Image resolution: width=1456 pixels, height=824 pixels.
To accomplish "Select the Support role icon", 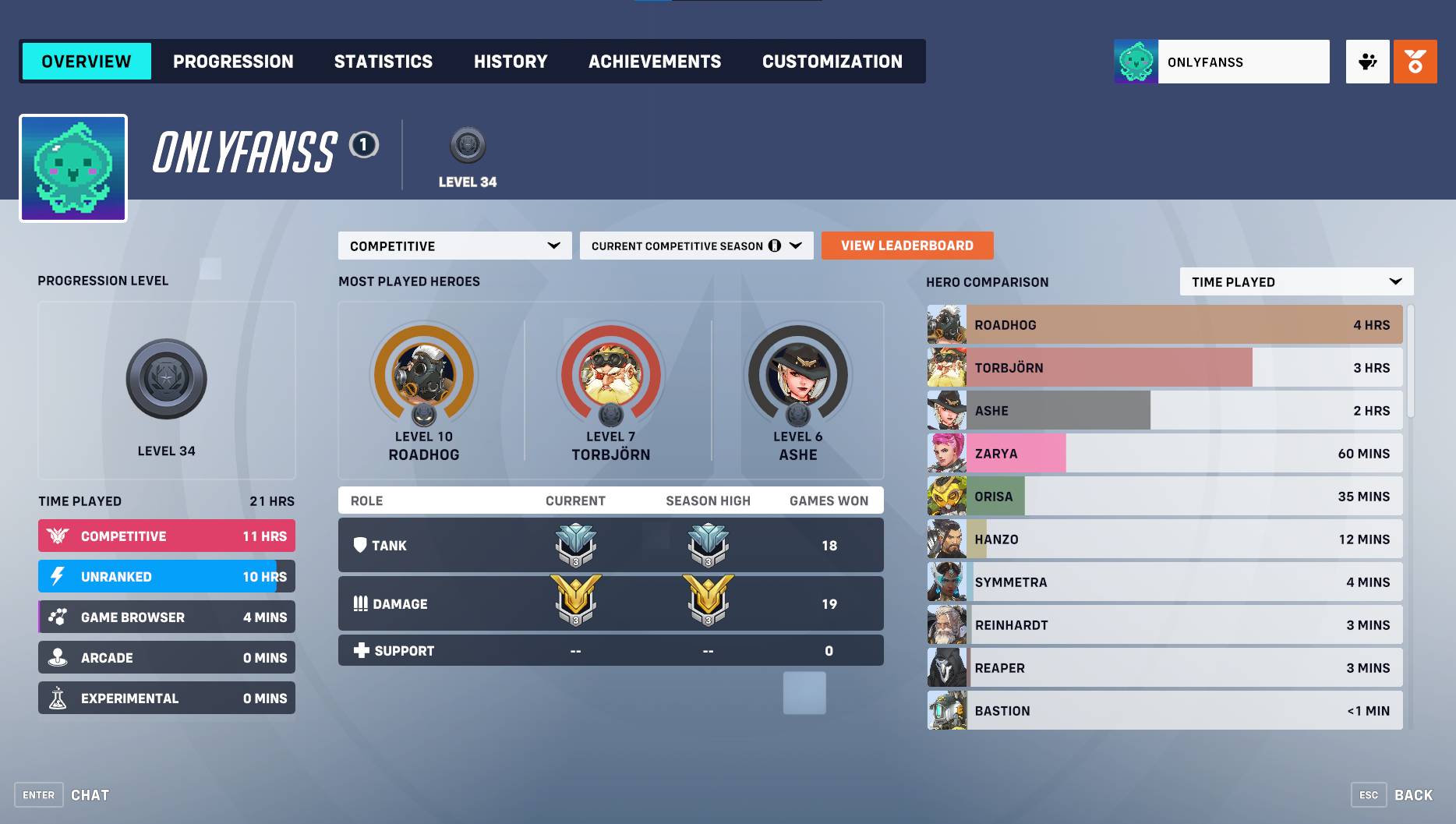I will click(361, 649).
